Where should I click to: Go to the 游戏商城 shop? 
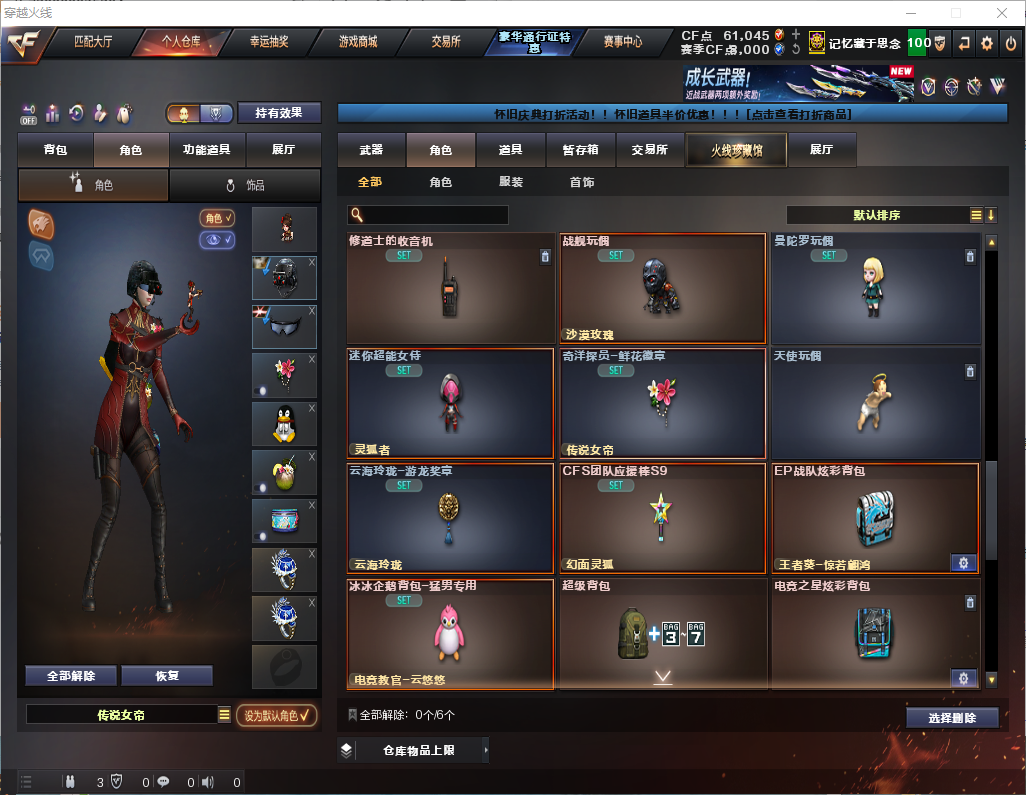tap(358, 42)
